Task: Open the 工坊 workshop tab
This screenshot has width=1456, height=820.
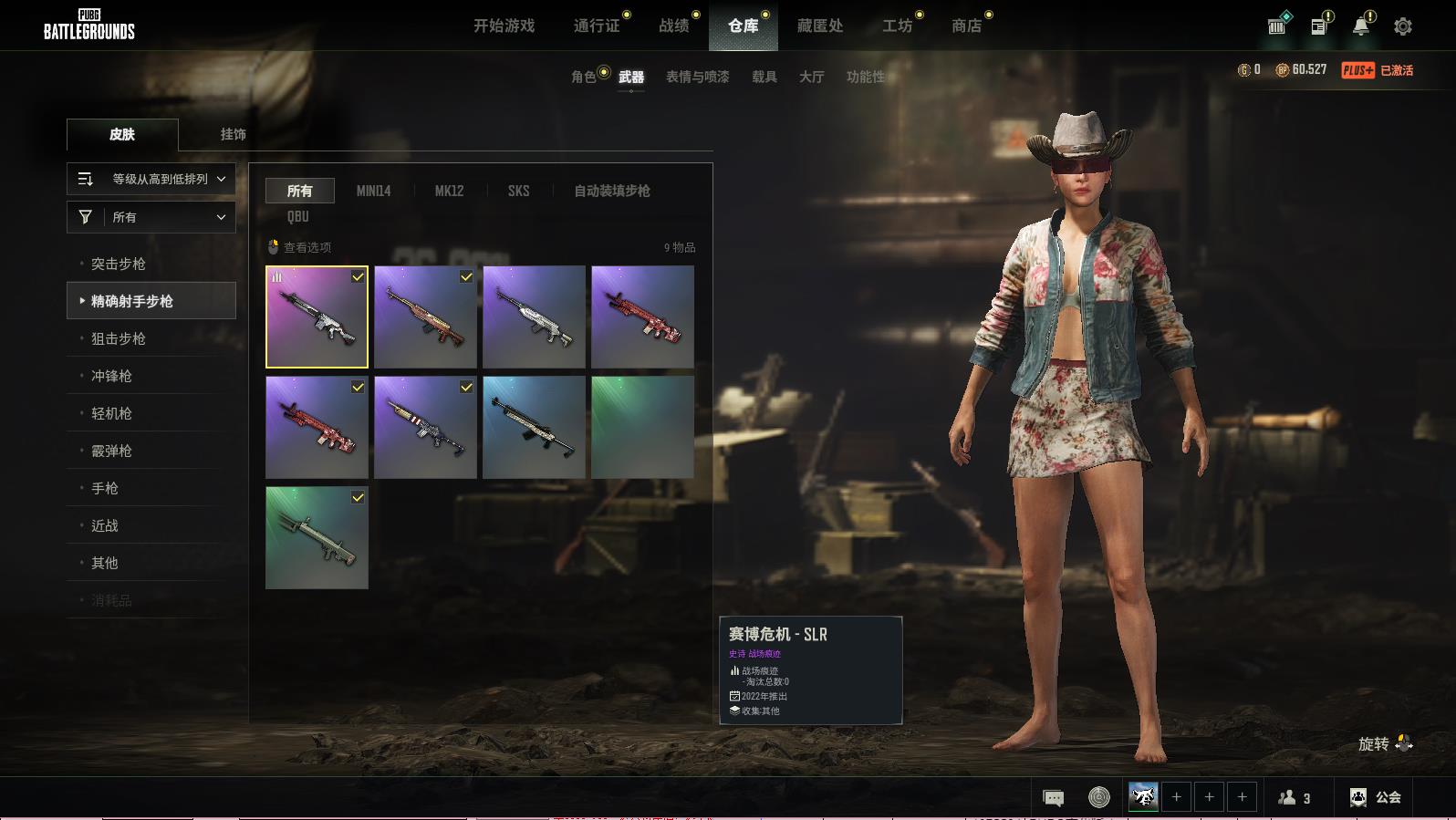Action: [x=897, y=26]
